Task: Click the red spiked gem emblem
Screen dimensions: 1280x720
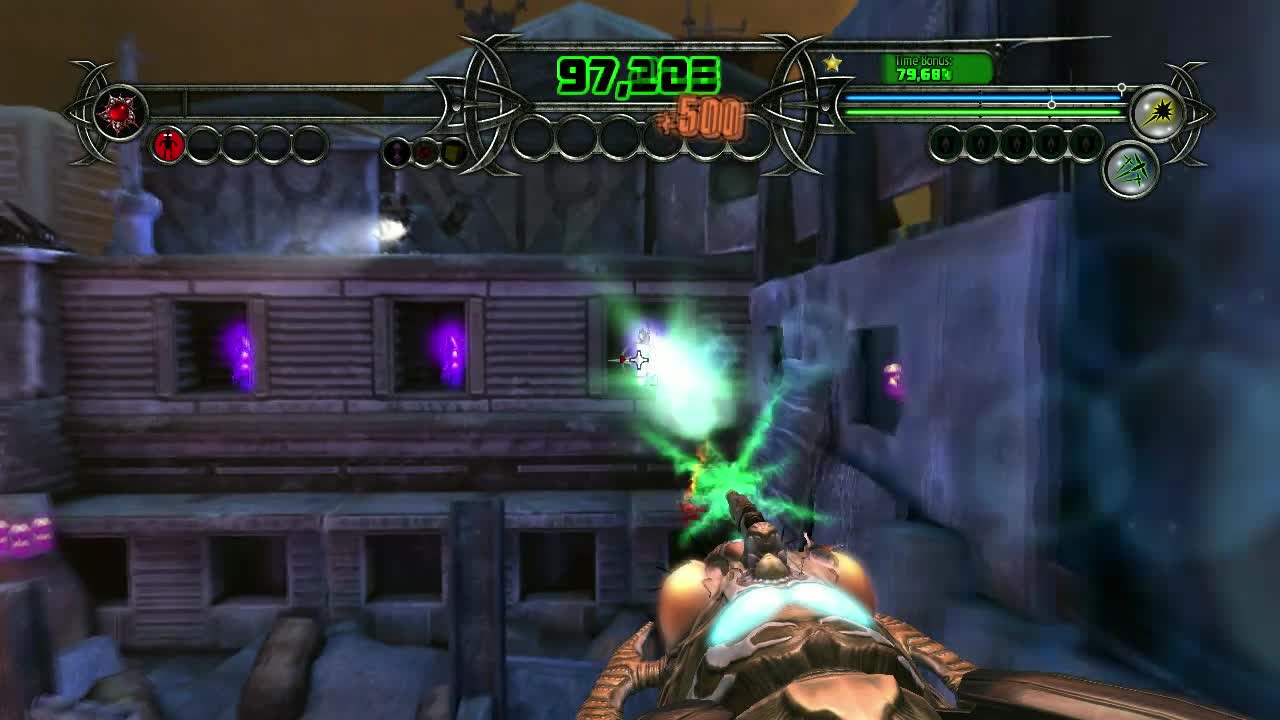Action: coord(121,111)
